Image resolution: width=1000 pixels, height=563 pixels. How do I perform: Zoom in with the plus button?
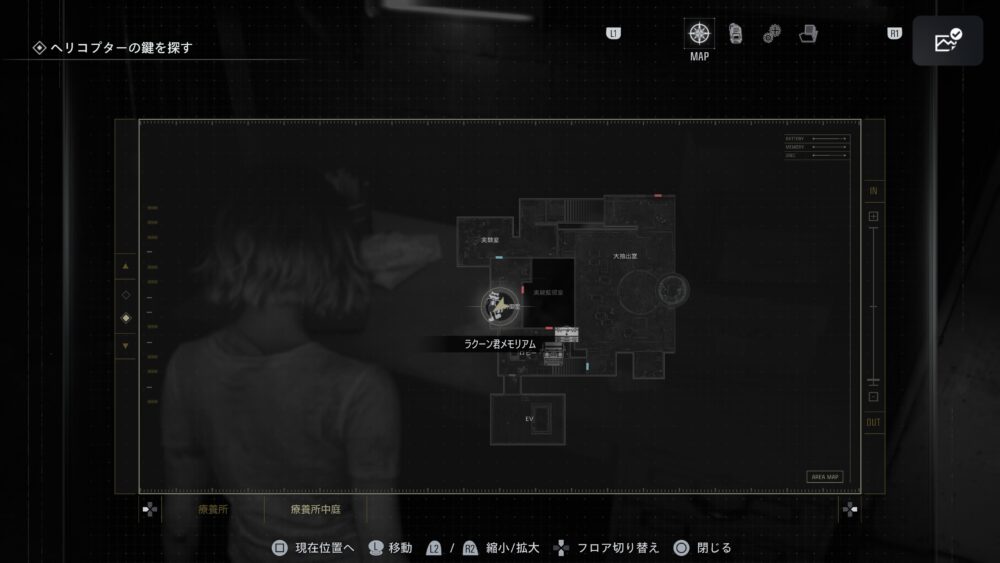[873, 216]
